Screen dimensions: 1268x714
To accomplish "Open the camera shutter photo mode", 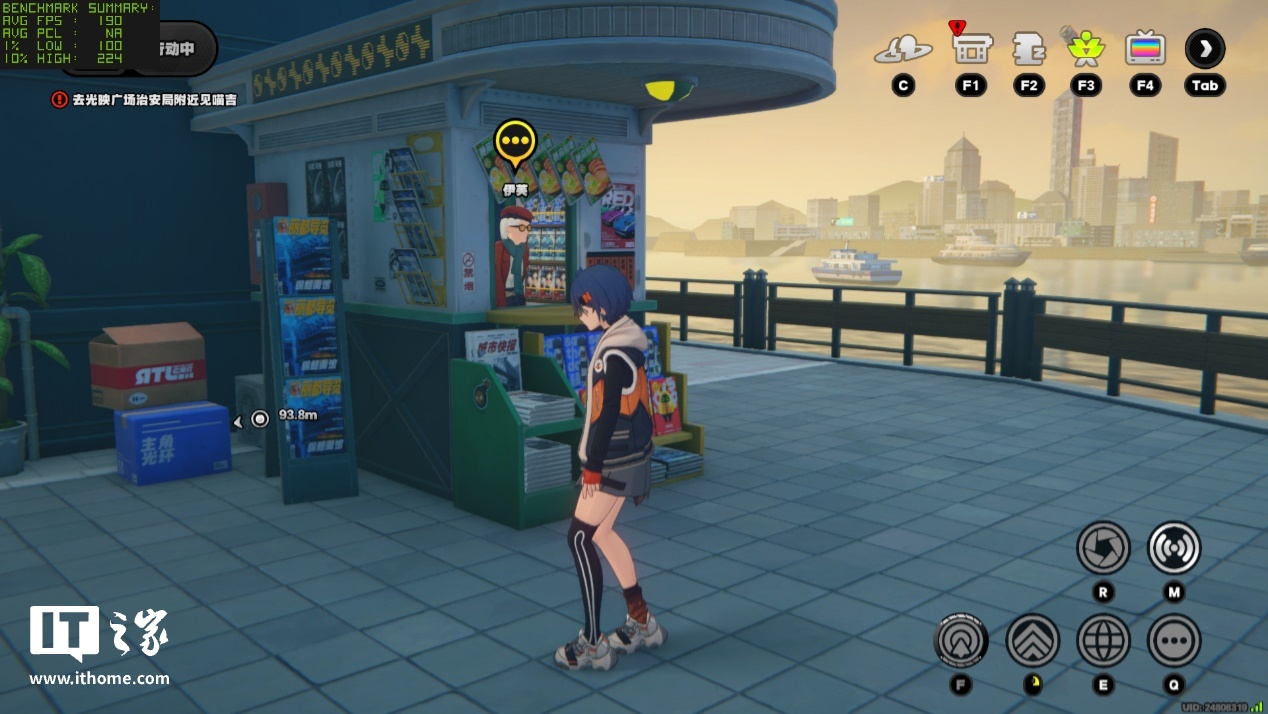I will pyautogui.click(x=1103, y=548).
